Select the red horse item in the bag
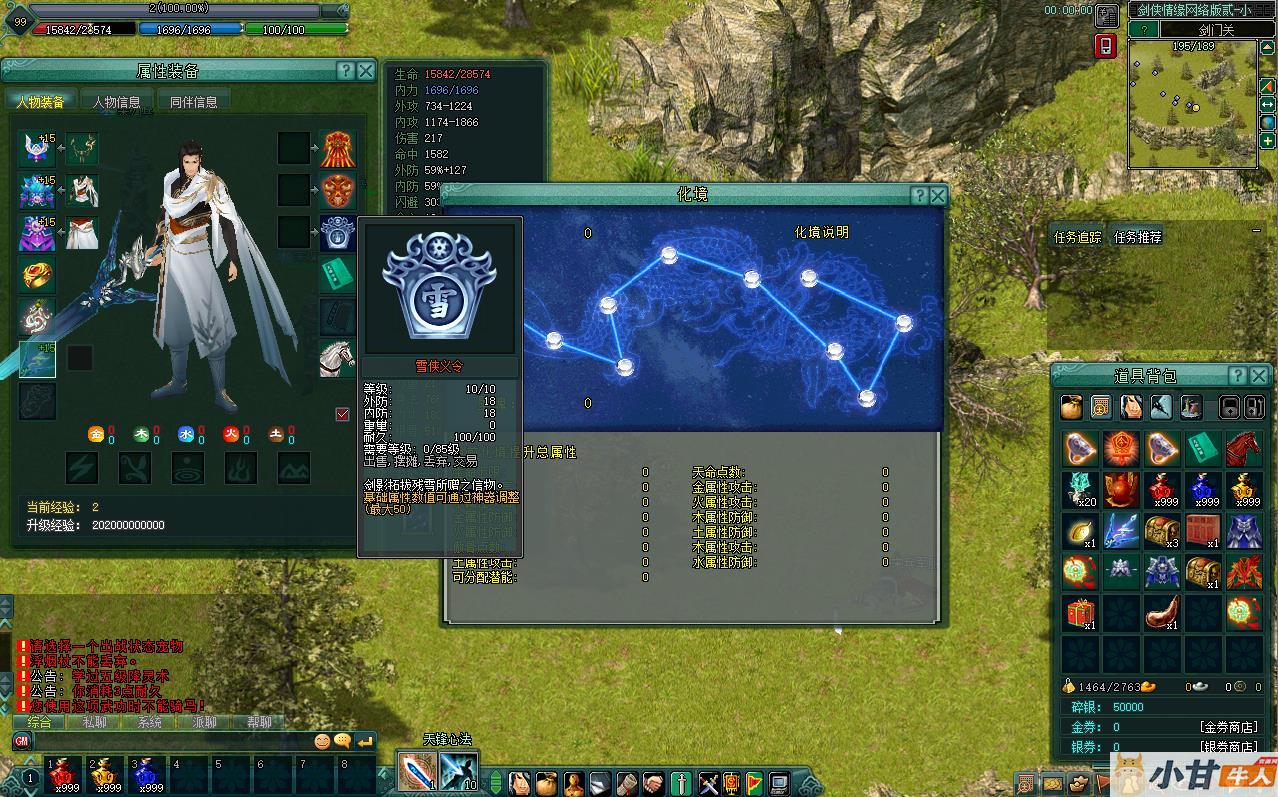 pyautogui.click(x=1243, y=448)
